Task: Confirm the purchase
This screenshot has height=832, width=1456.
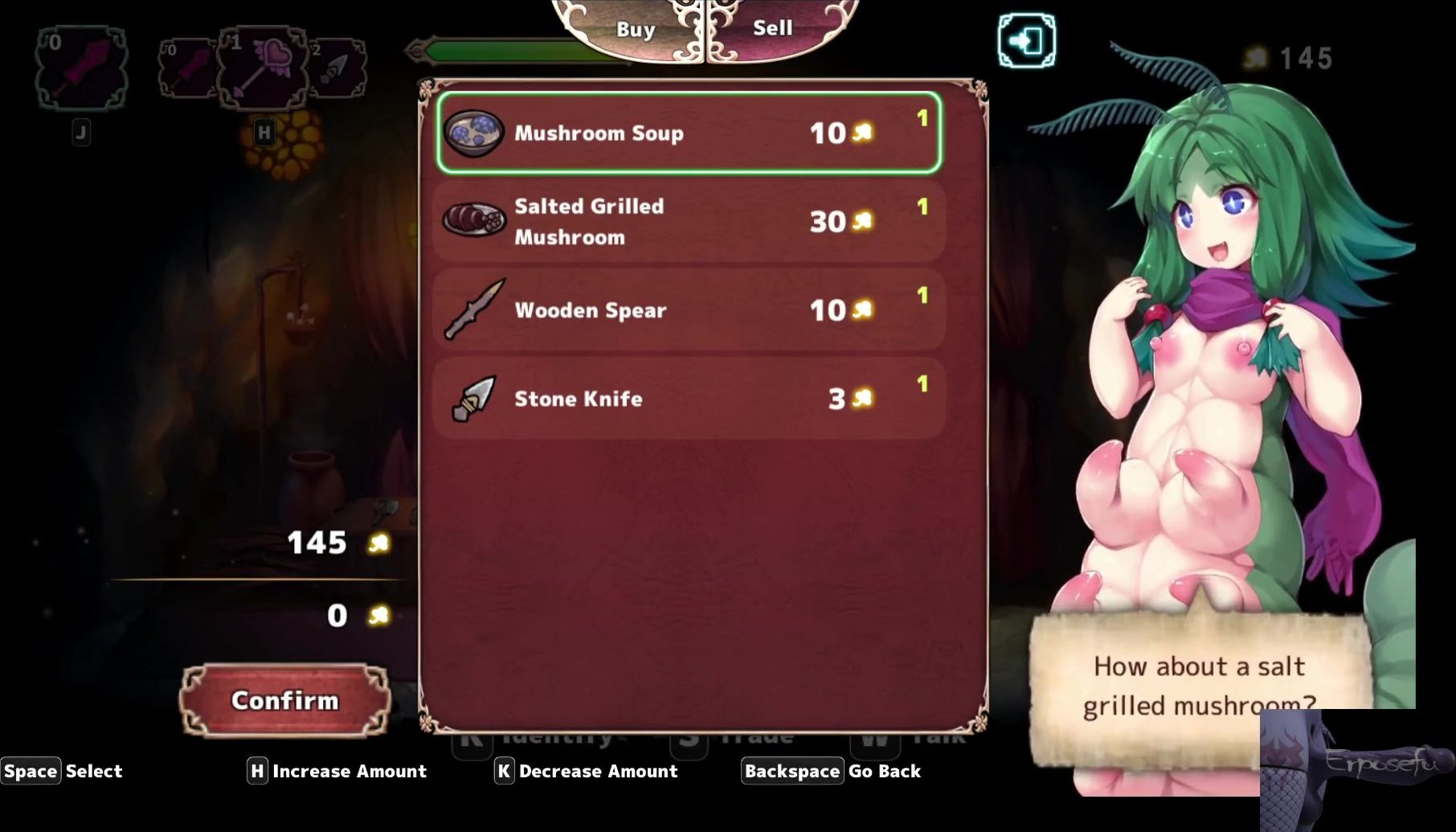Action: click(x=284, y=700)
